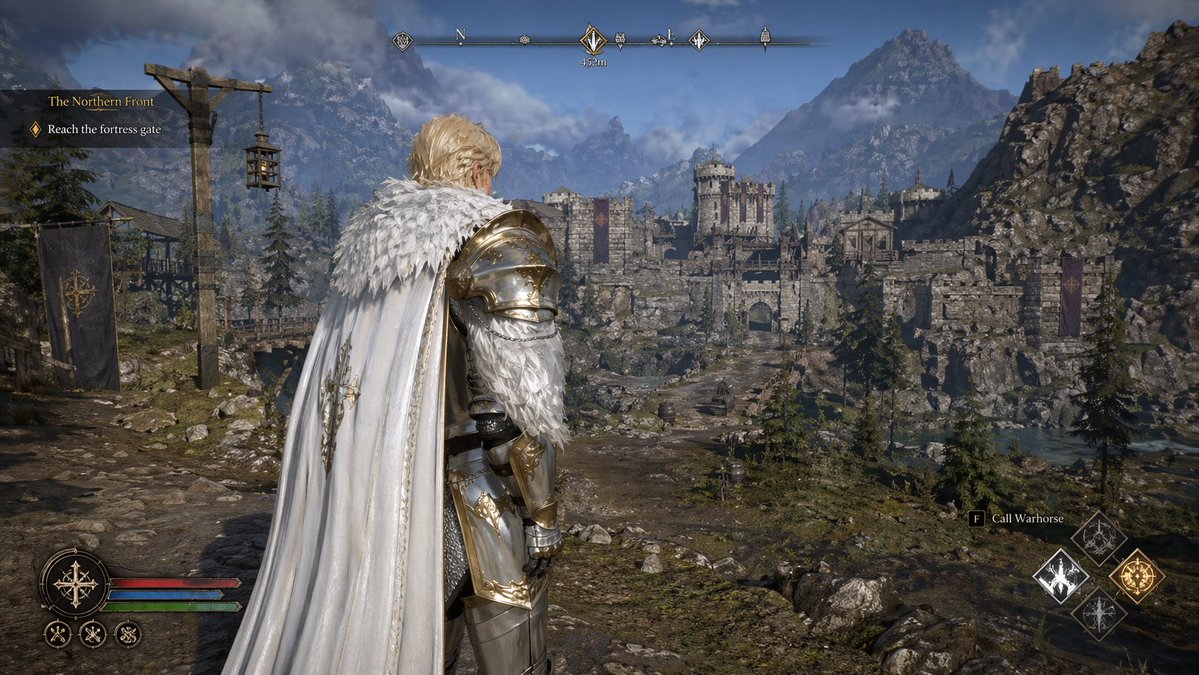This screenshot has height=675, width=1199.
Task: Activate the bottom four-point star ability
Action: (1098, 613)
